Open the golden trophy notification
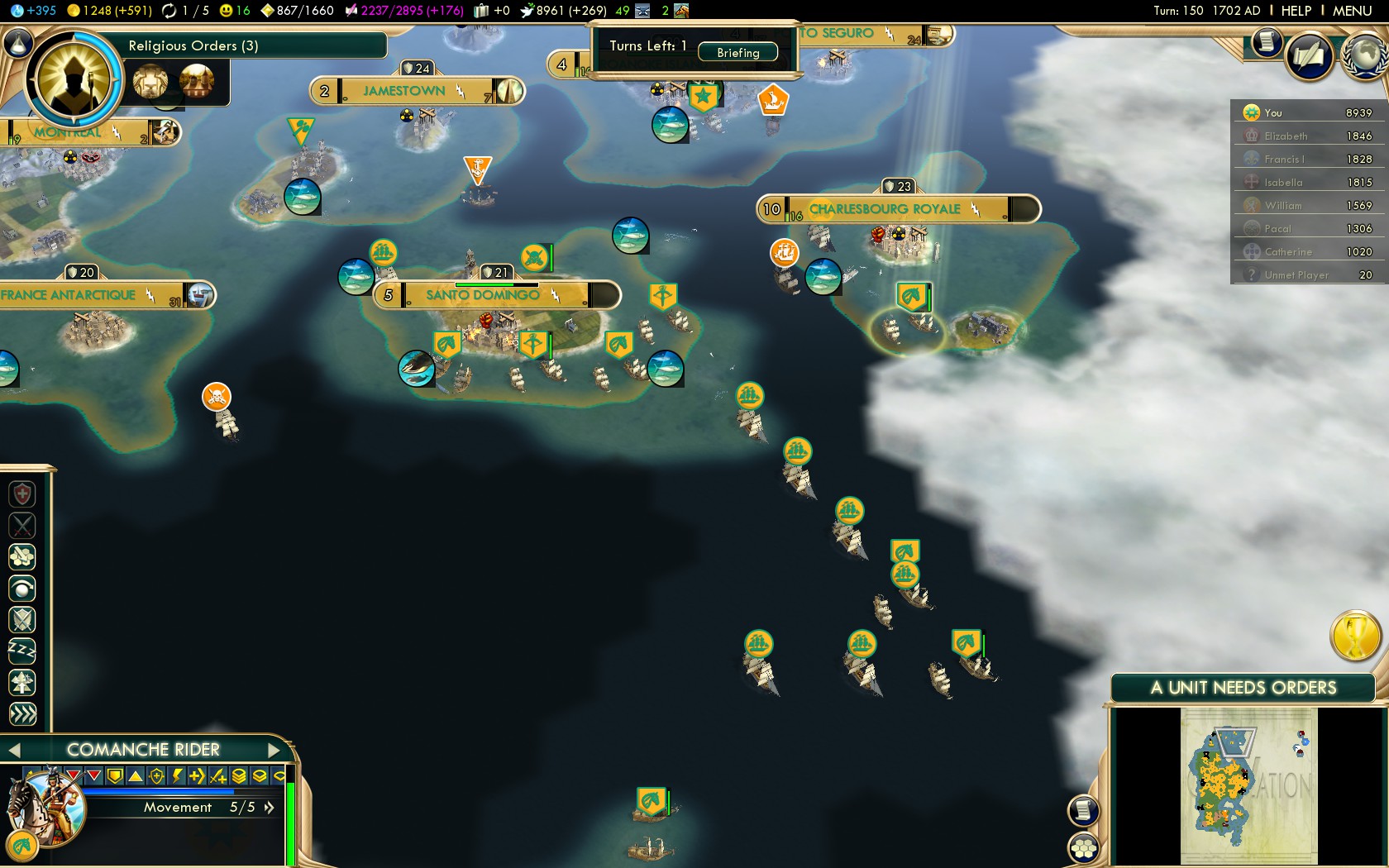Viewport: 1389px width, 868px height. point(1355,636)
